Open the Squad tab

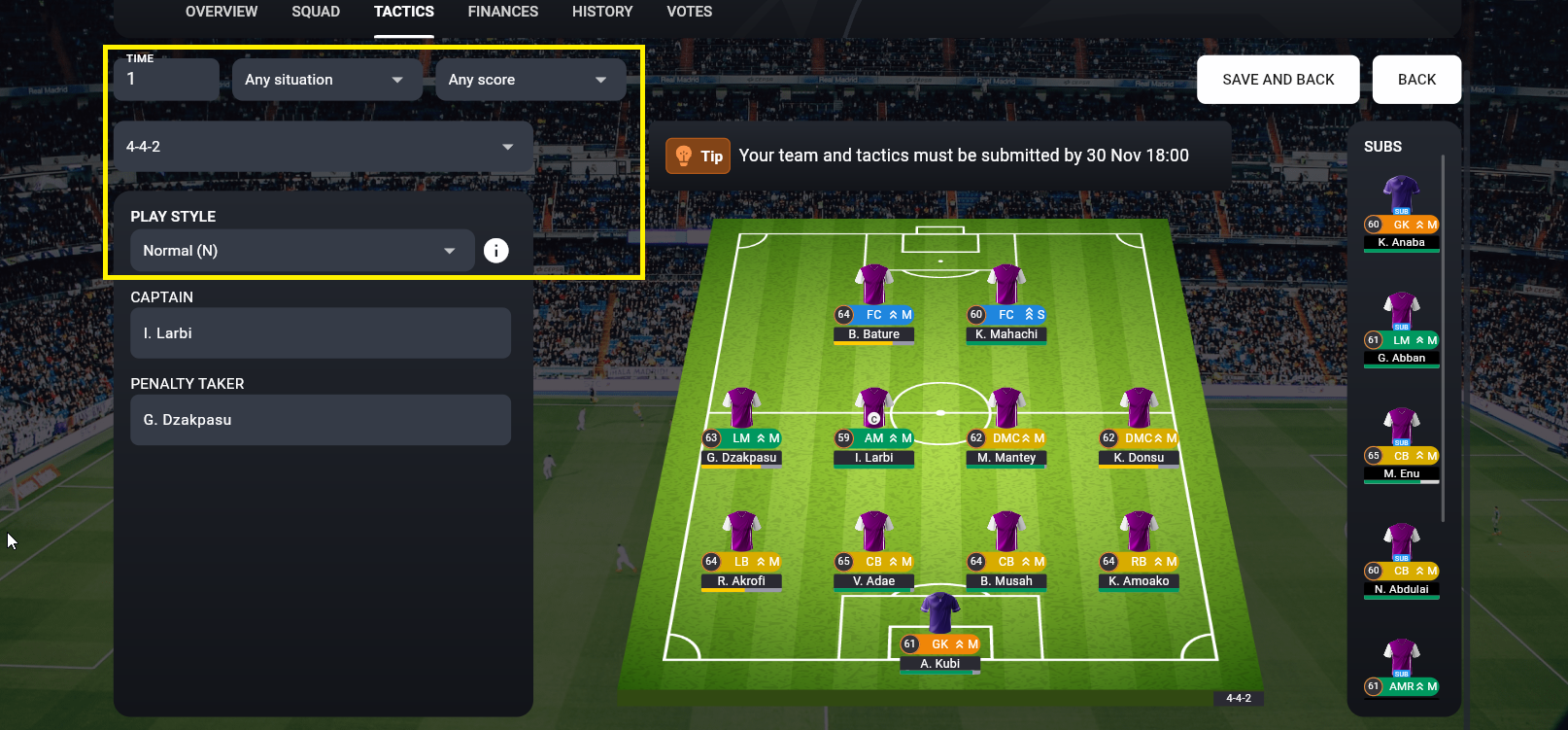pos(316,12)
